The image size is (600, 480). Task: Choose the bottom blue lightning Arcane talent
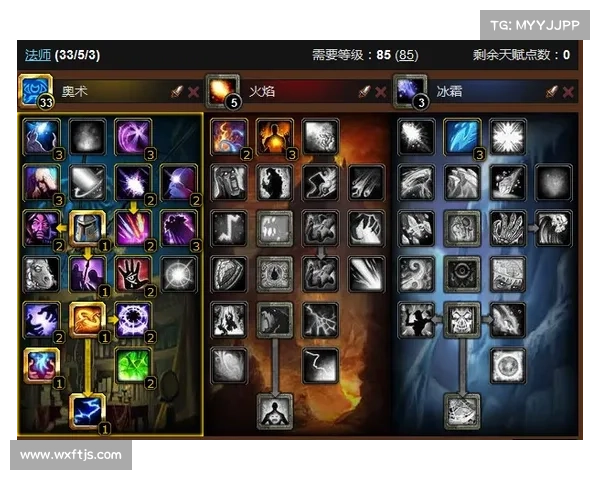[87, 411]
